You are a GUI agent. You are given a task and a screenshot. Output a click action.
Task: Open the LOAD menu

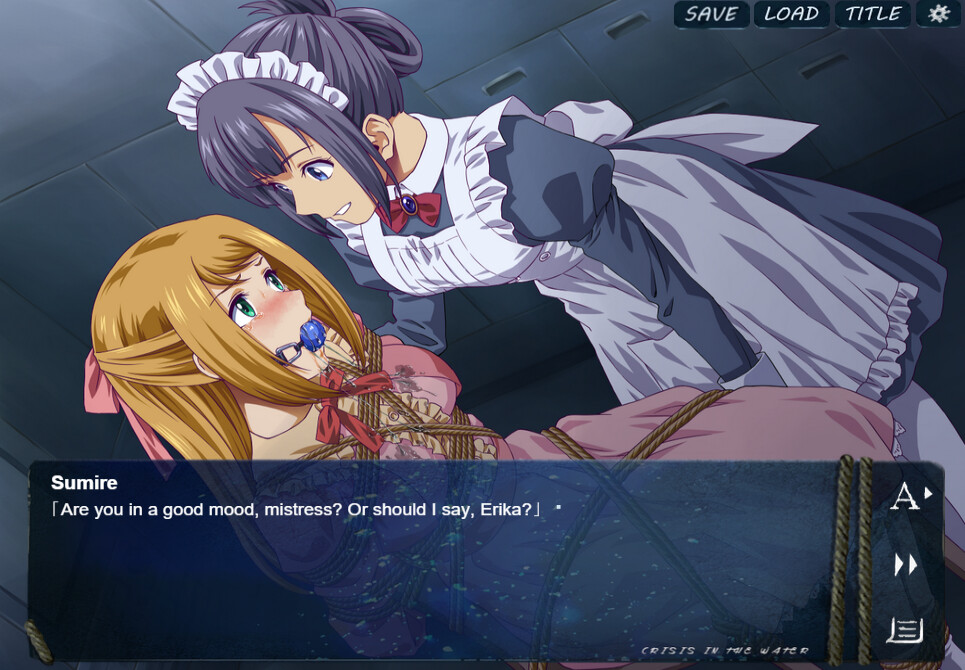[792, 14]
